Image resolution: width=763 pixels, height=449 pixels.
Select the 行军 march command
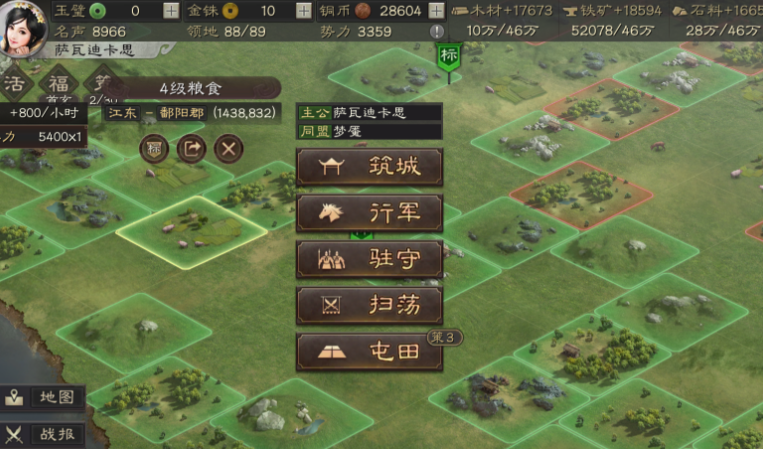click(369, 212)
